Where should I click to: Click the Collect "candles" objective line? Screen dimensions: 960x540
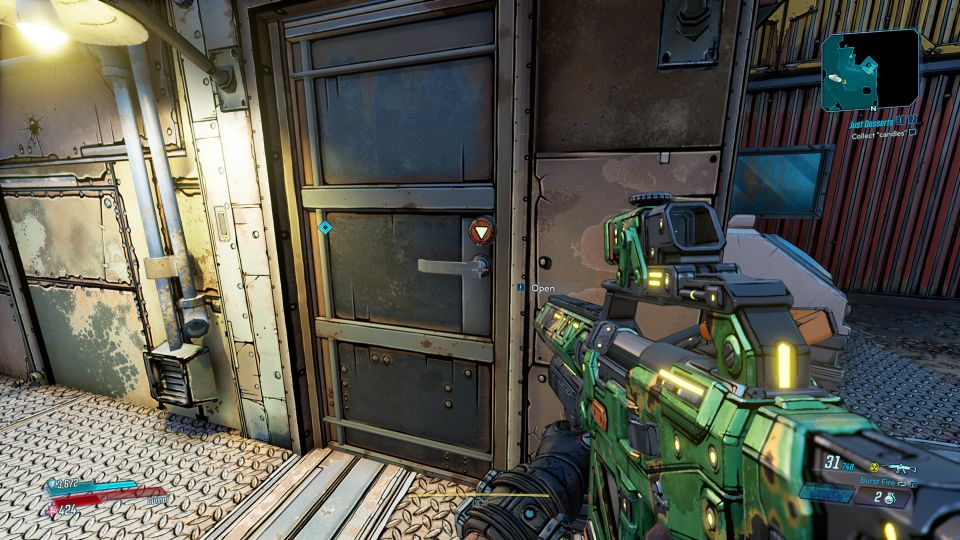[x=878, y=134]
